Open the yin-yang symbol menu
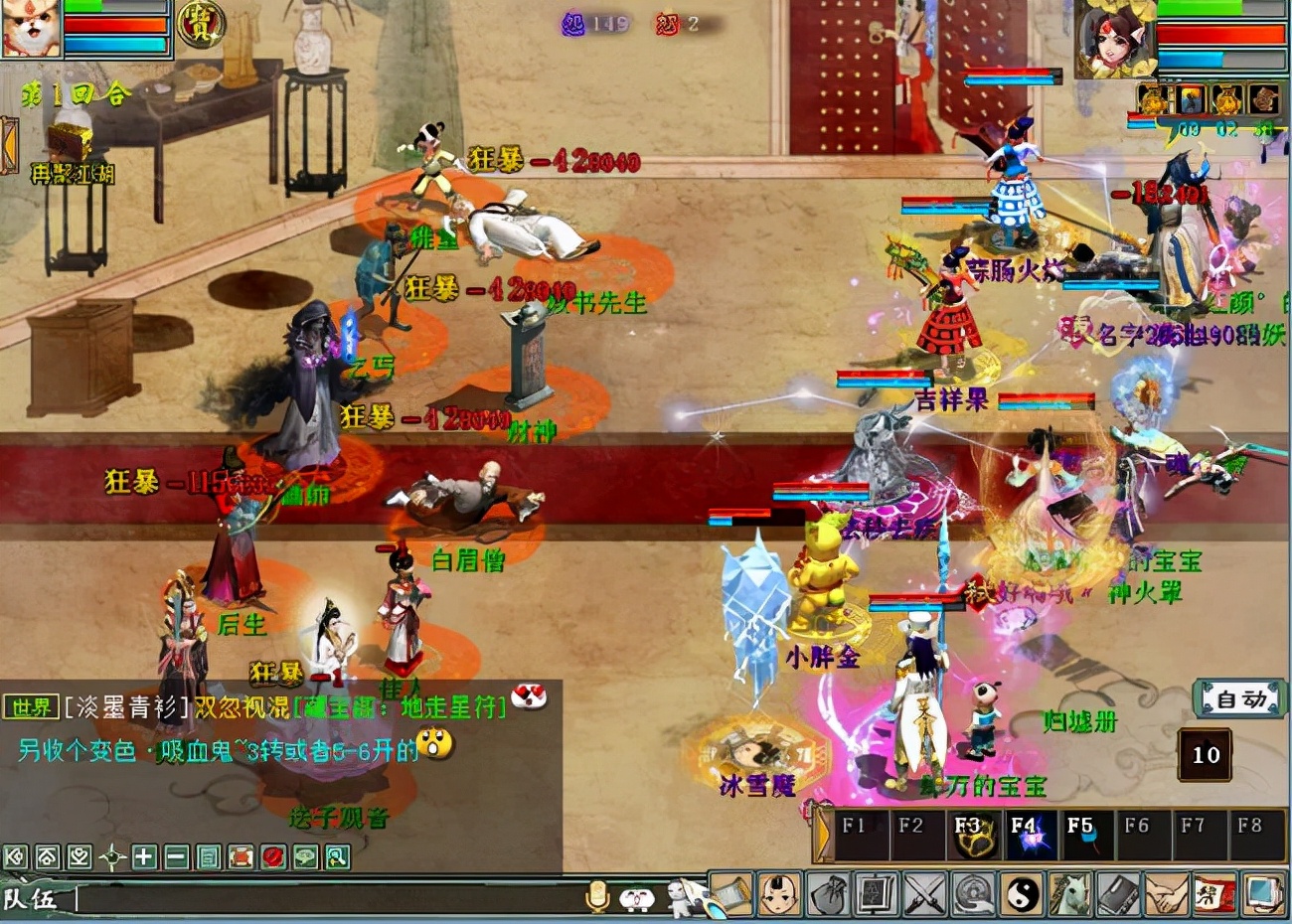The image size is (1292, 924). click(x=1022, y=893)
